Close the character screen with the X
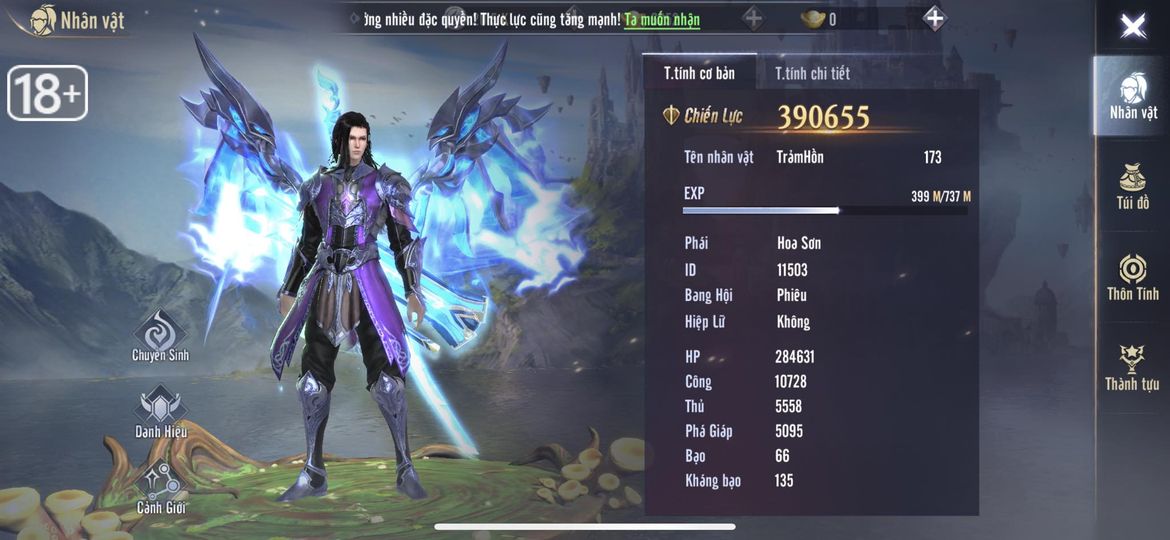The width and height of the screenshot is (1170, 540). click(1133, 26)
